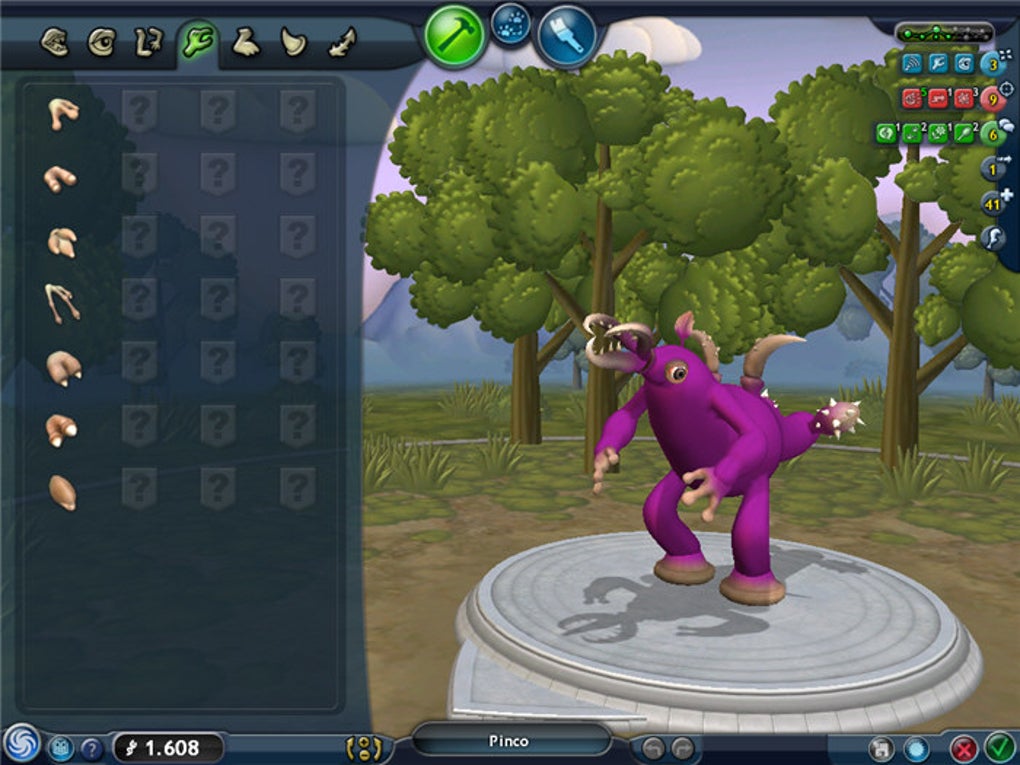
Task: Save the creature with the floppy disk
Action: tap(880, 748)
